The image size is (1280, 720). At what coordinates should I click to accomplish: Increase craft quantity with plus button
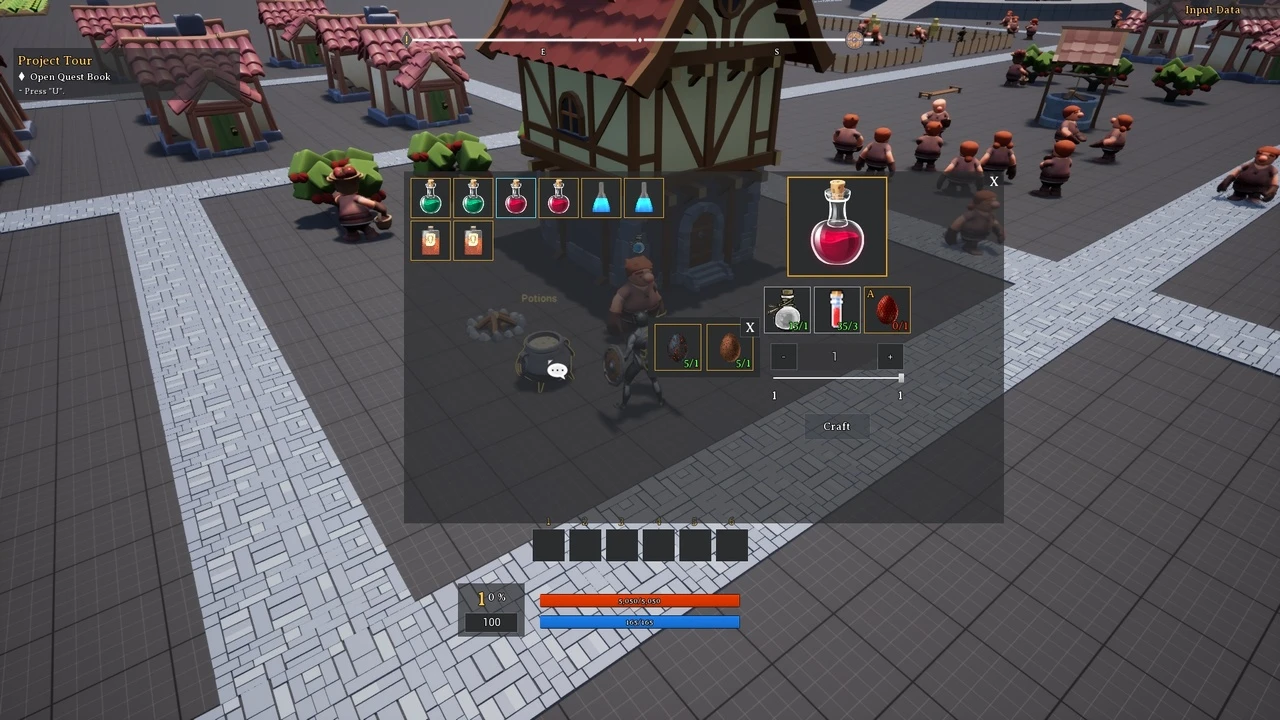[x=889, y=357]
